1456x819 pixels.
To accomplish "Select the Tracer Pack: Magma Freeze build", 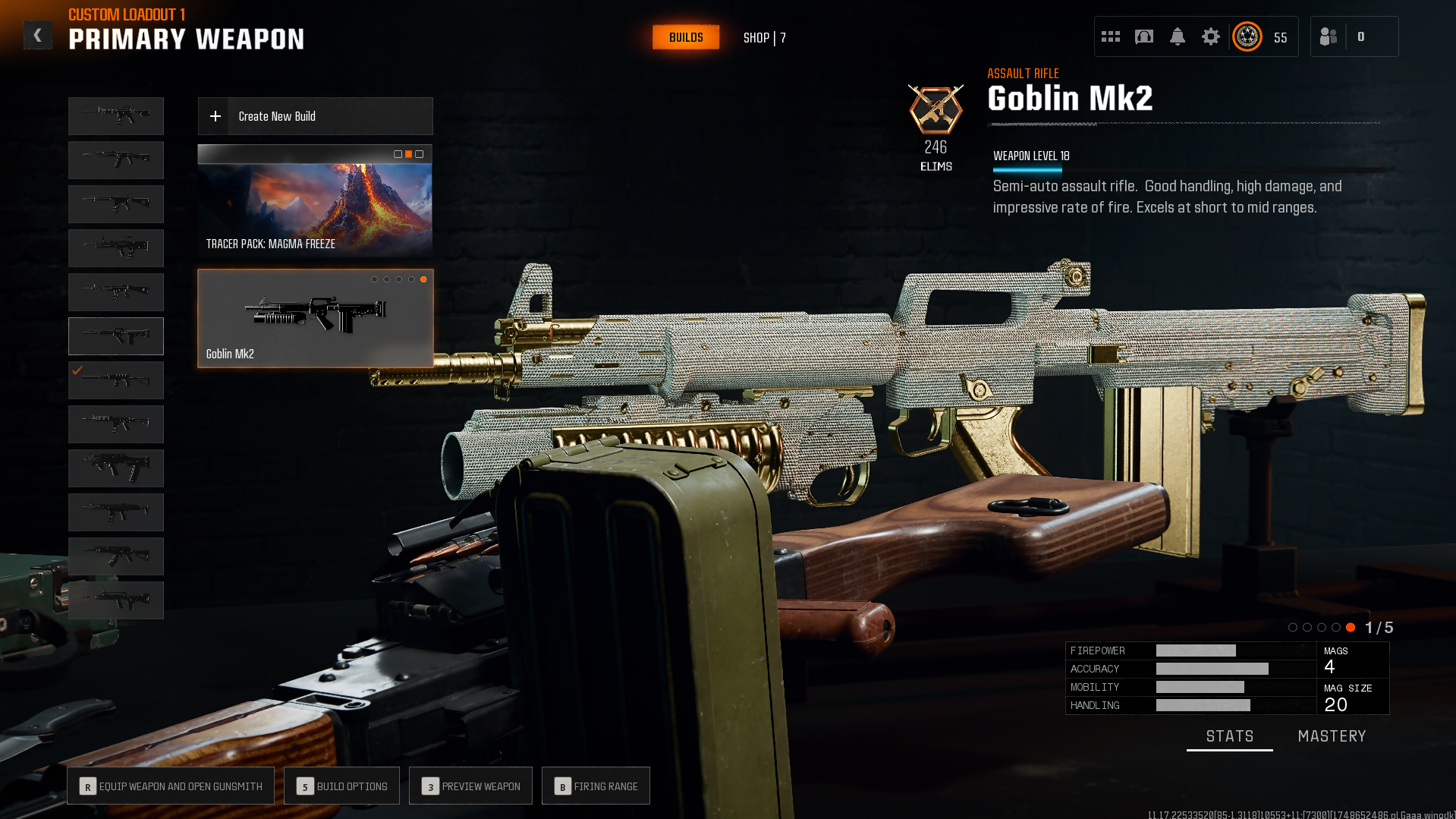I will (x=315, y=201).
